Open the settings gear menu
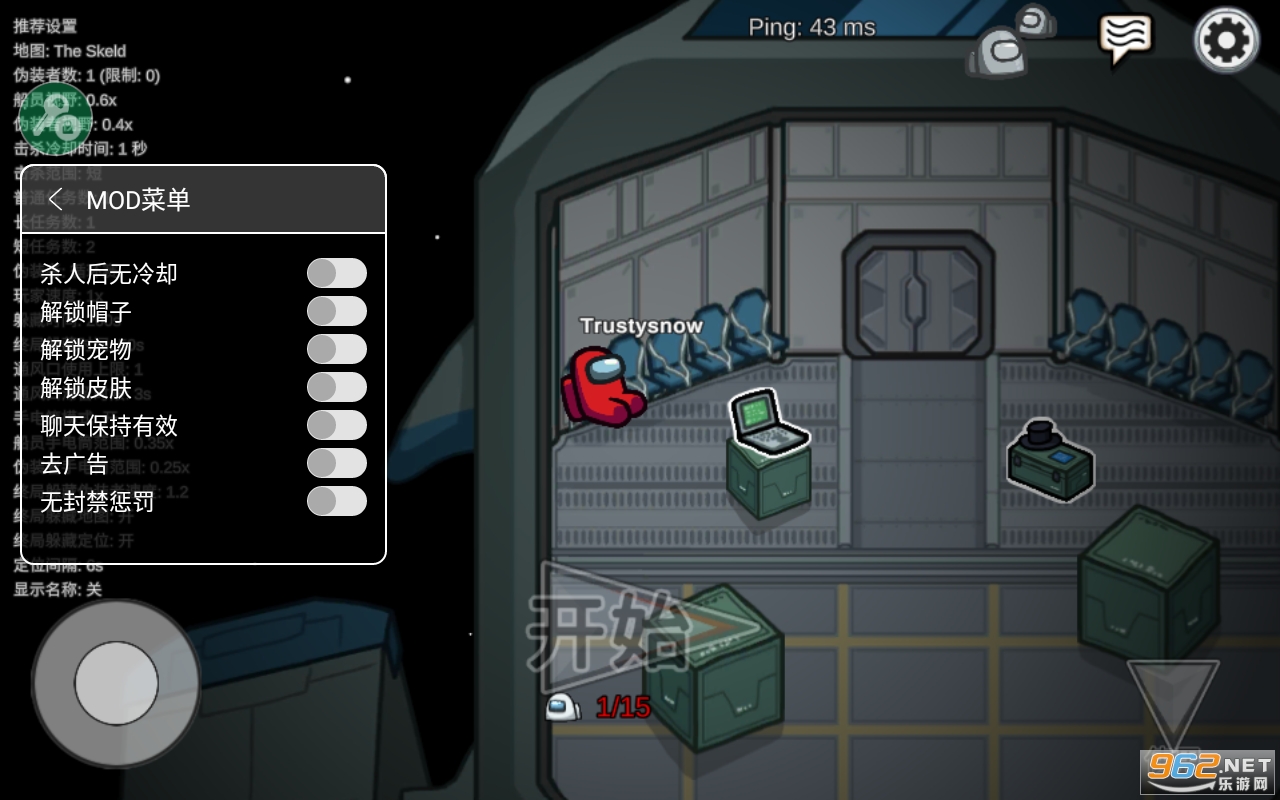This screenshot has height=800, width=1280. (1226, 40)
